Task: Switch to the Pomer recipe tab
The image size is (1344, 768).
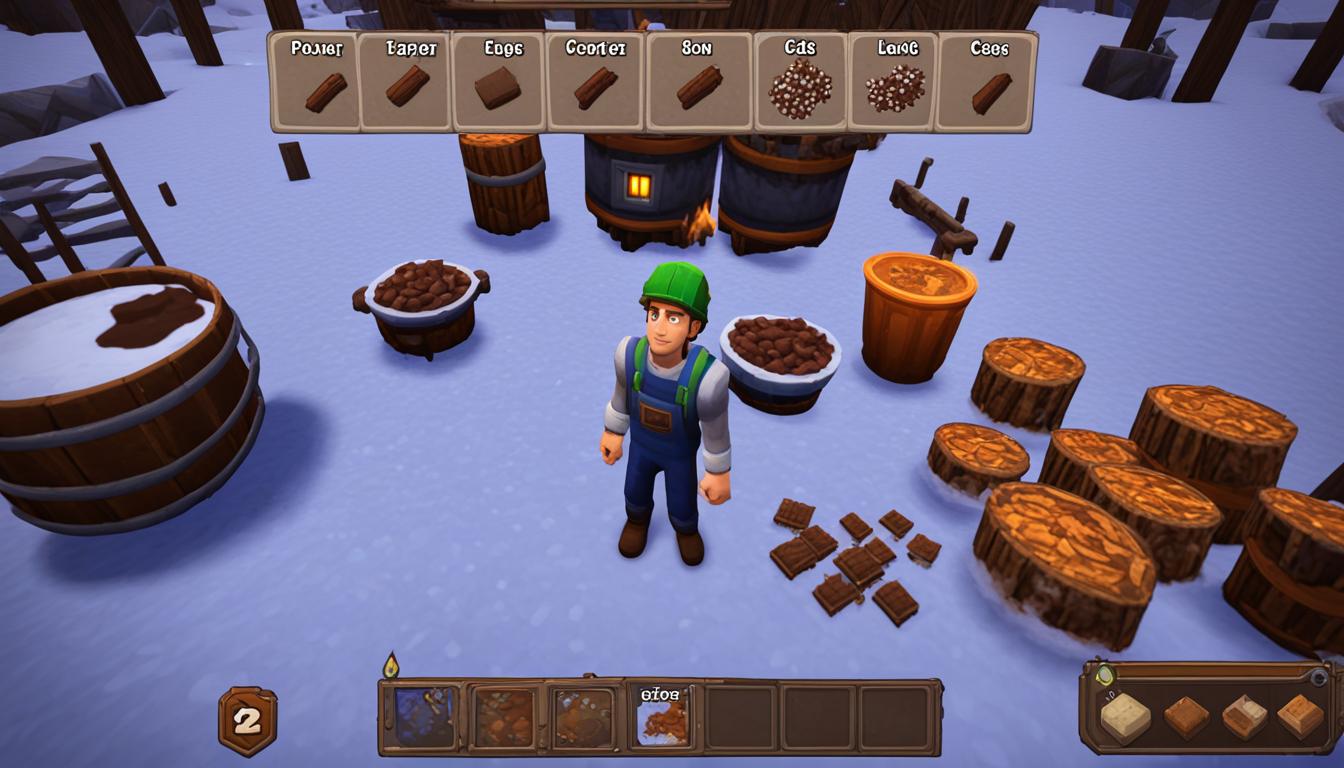Action: pyautogui.click(x=313, y=46)
